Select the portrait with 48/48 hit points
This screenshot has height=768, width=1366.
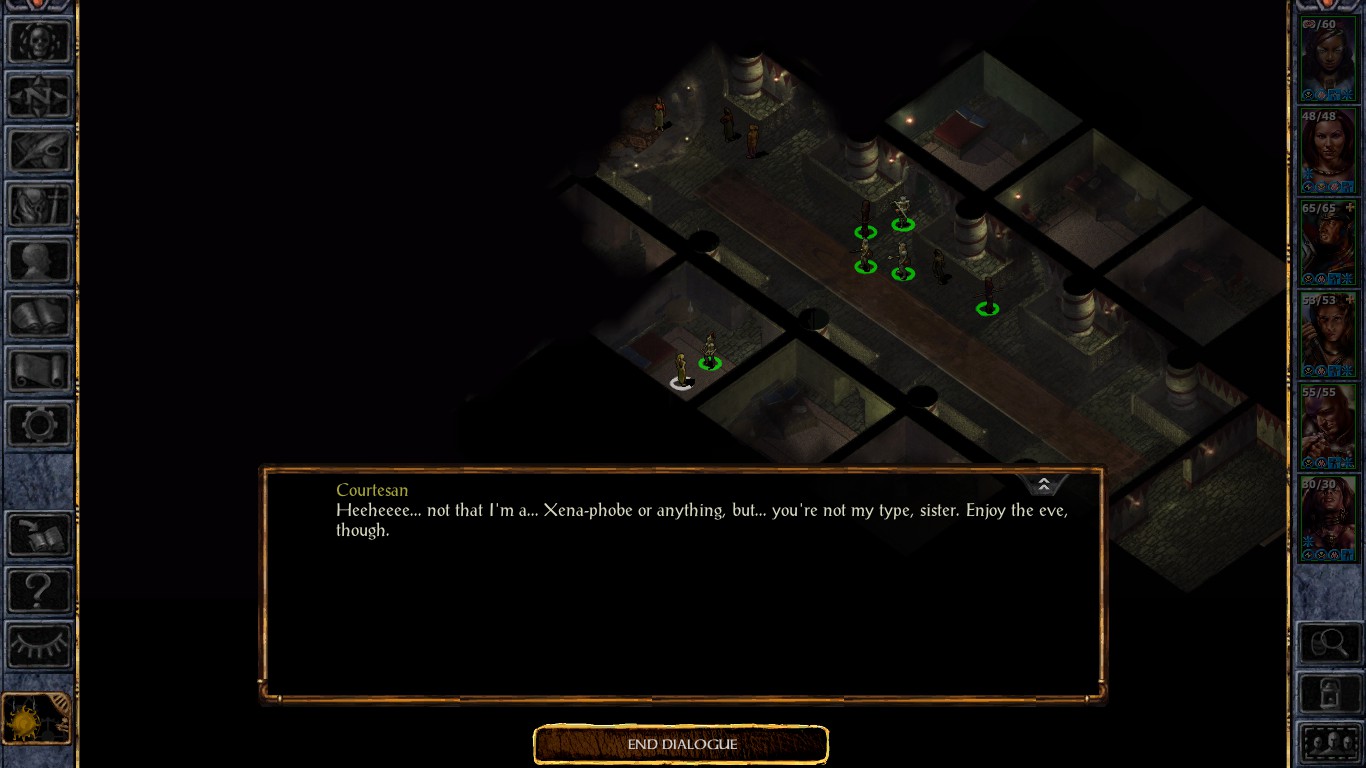coord(1328,150)
